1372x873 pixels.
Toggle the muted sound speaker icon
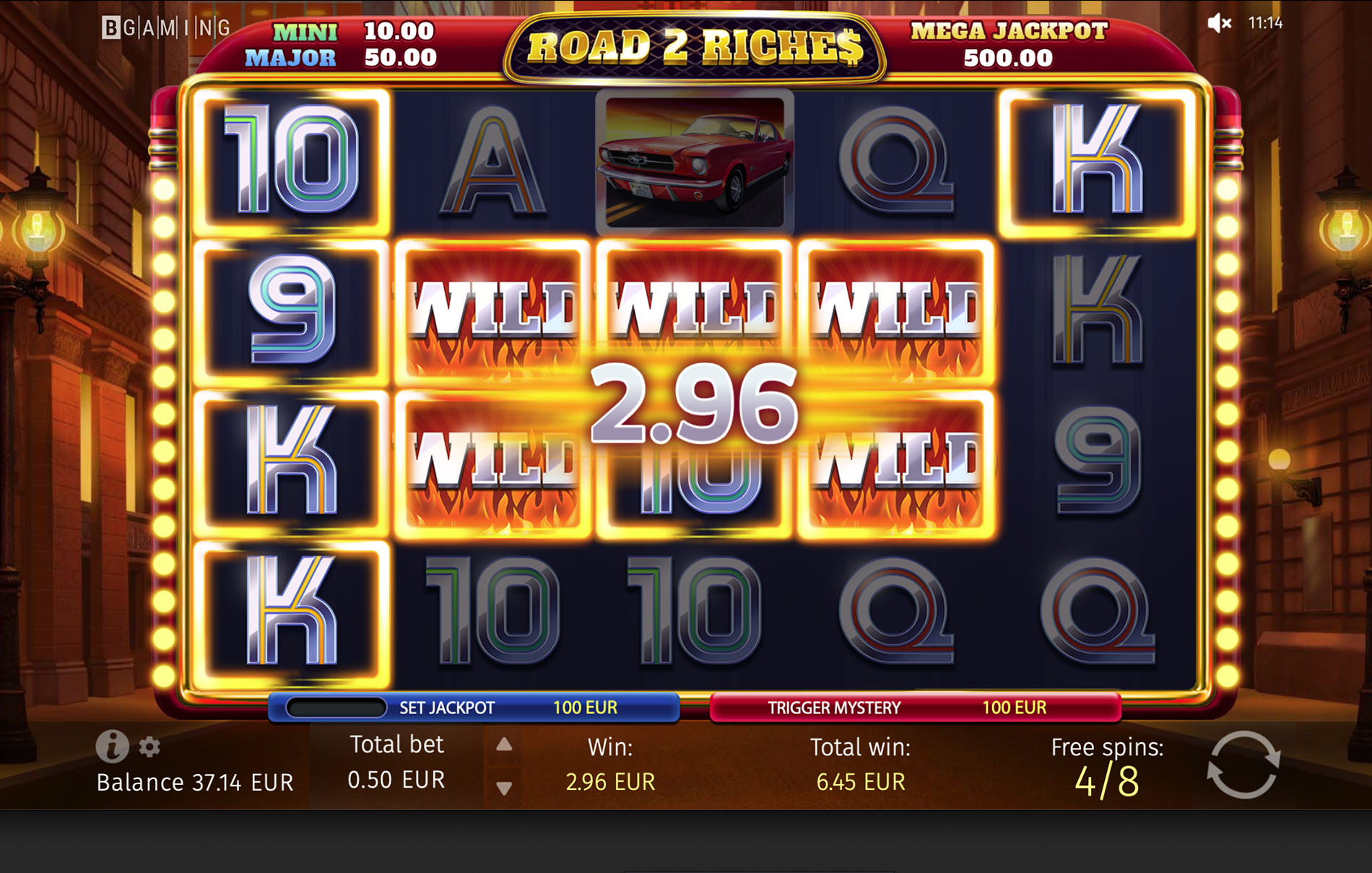click(x=1219, y=23)
